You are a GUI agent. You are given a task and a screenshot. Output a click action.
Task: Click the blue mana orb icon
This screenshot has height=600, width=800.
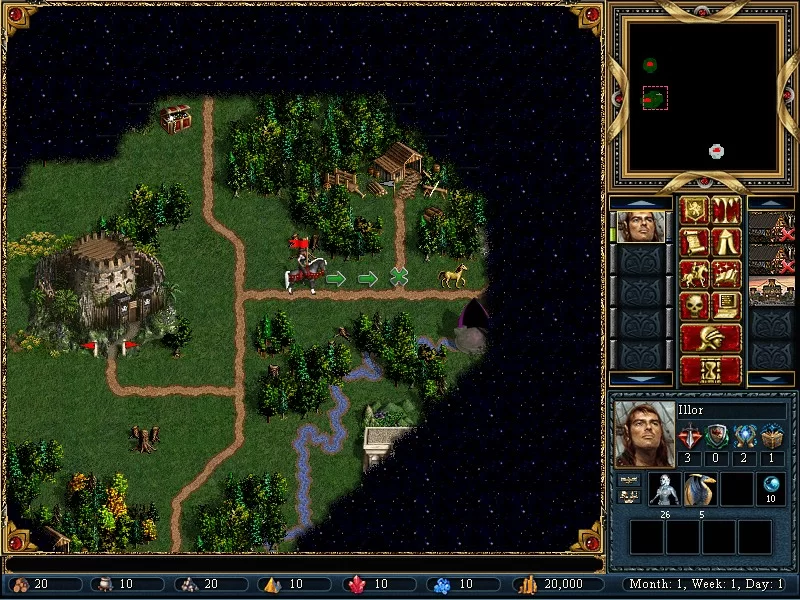pyautogui.click(x=771, y=486)
